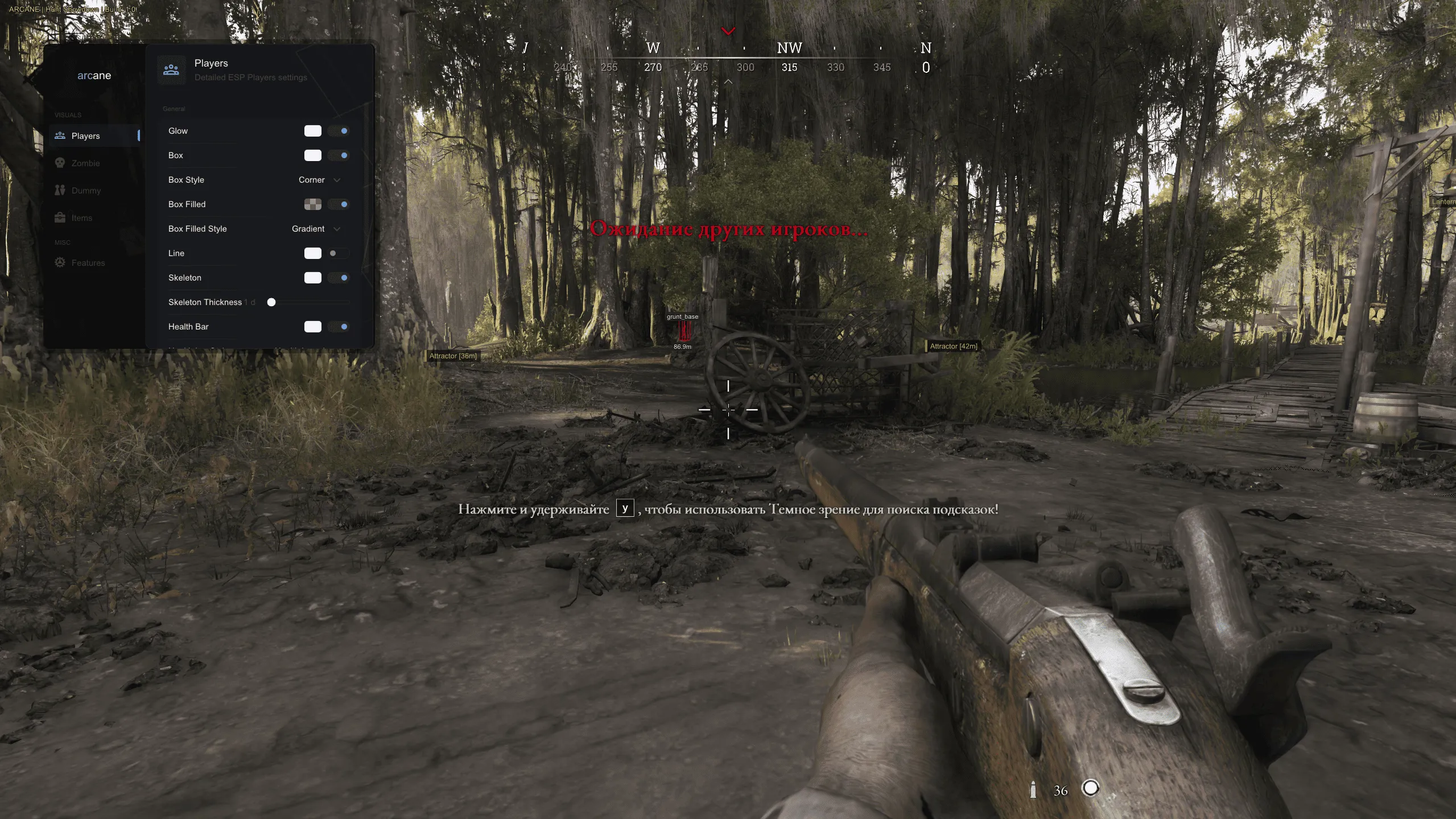Click the arcane logo text

[x=94, y=75]
